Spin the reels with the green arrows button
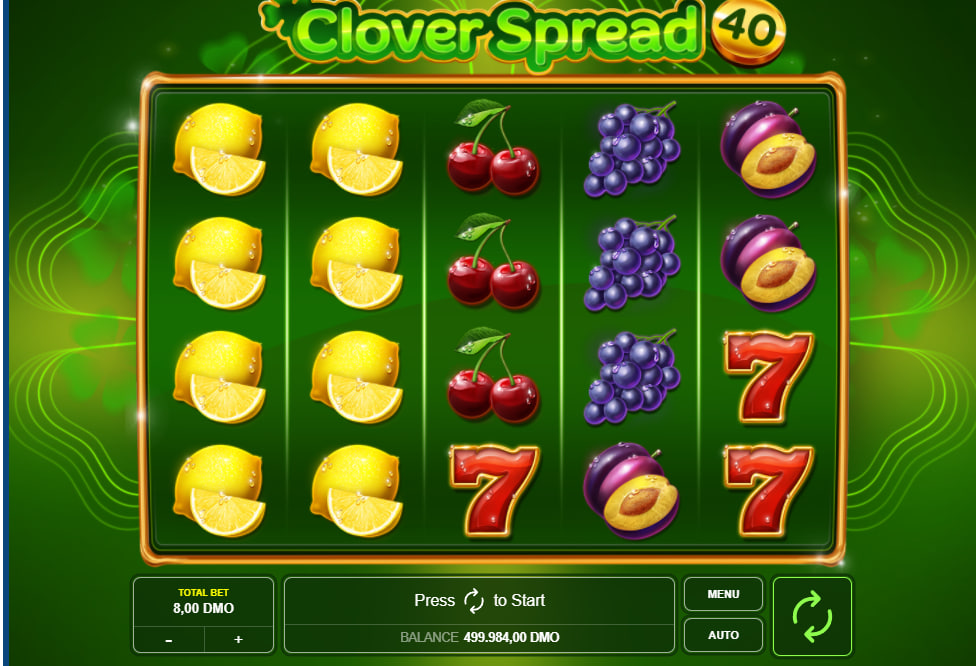This screenshot has height=666, width=976. pyautogui.click(x=812, y=615)
